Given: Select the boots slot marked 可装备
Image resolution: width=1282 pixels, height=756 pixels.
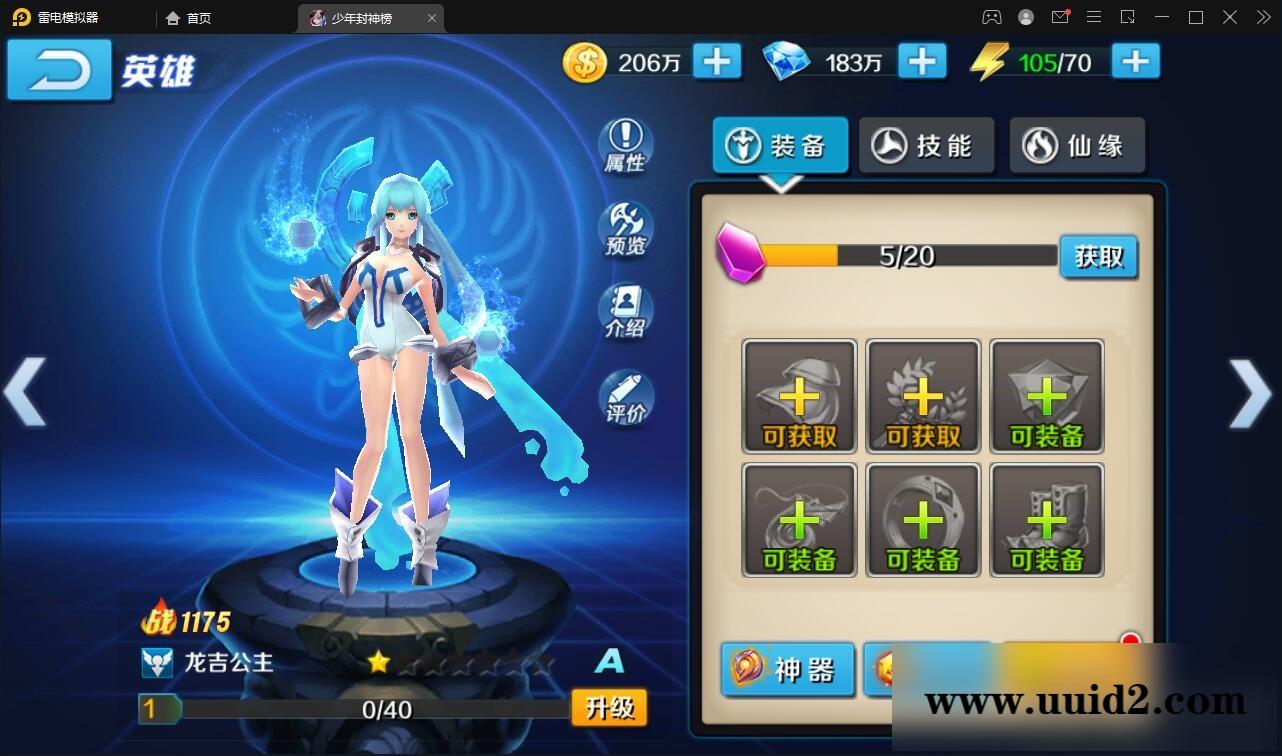Looking at the screenshot, I should (1046, 520).
